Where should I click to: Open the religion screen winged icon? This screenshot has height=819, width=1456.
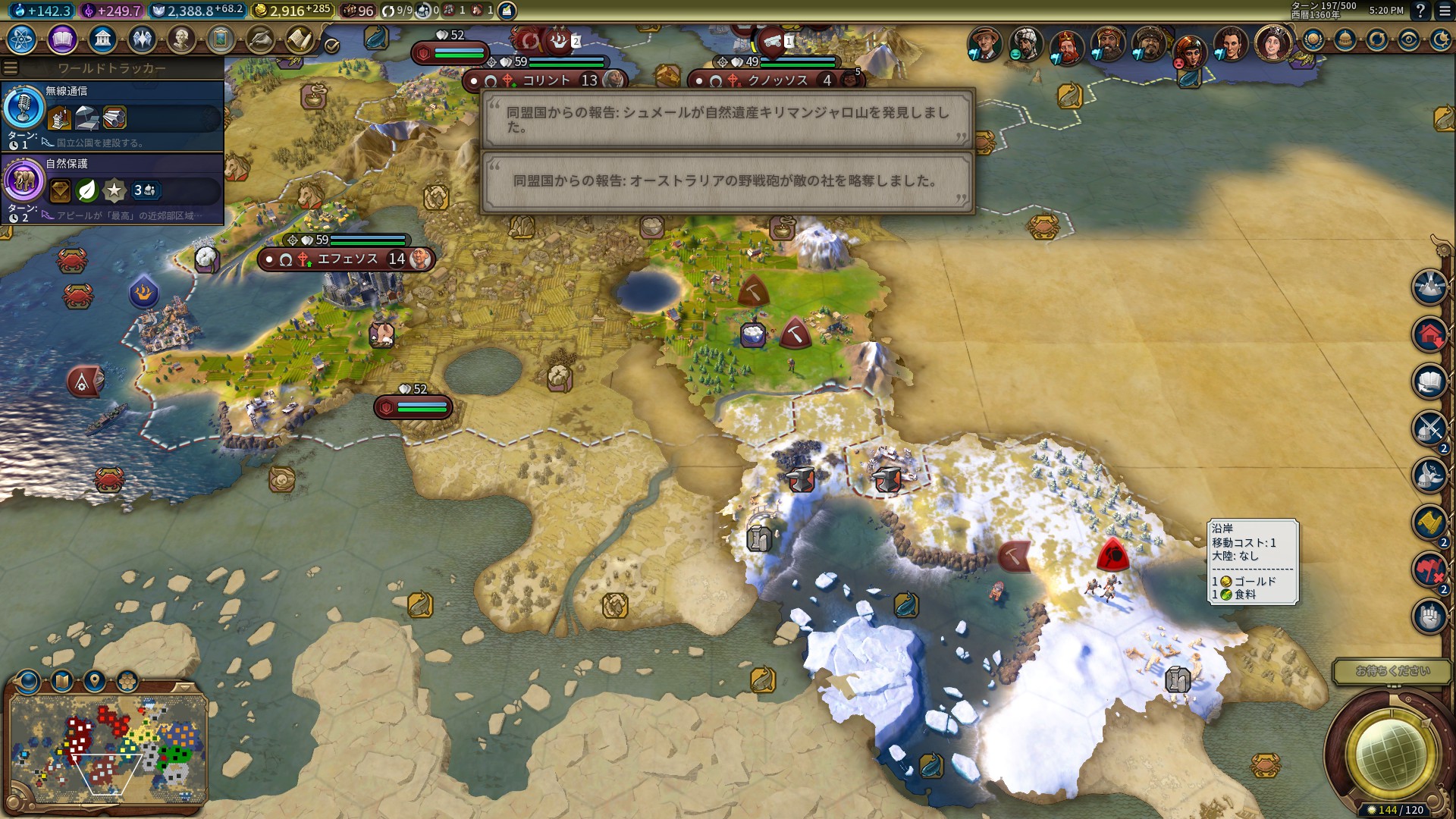click(142, 39)
